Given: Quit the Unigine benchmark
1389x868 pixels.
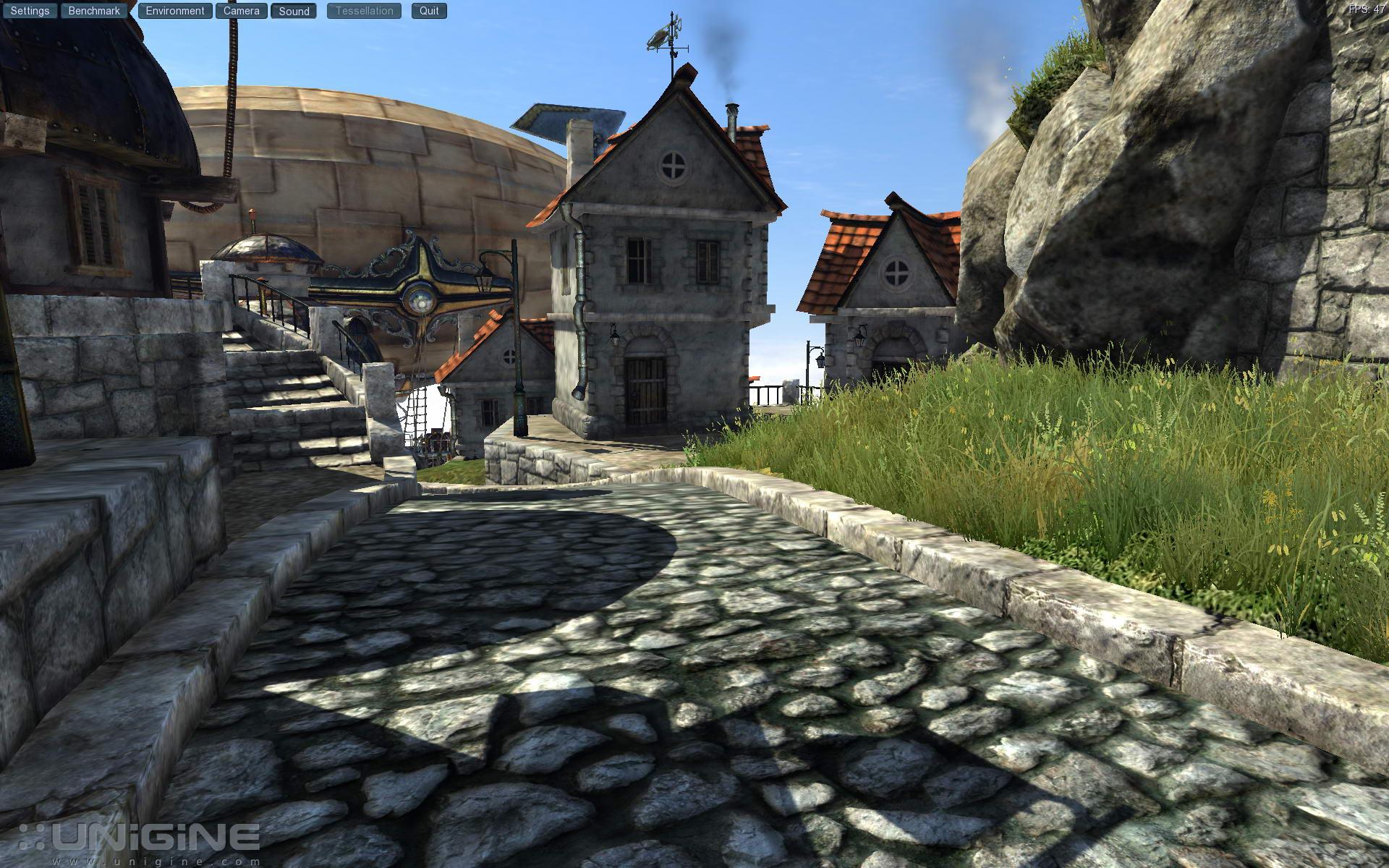Looking at the screenshot, I should (x=429, y=11).
